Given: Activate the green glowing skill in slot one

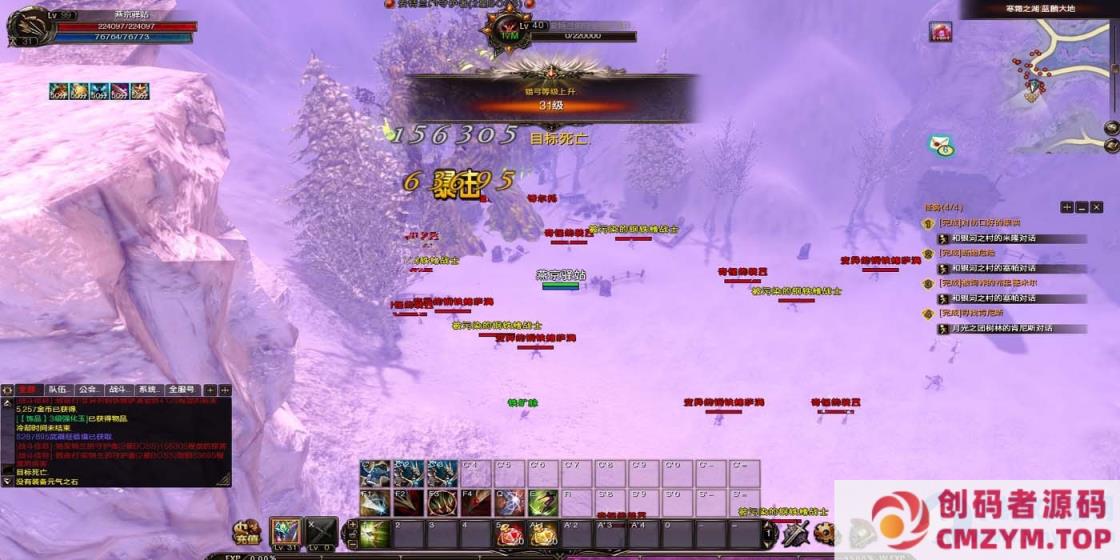Looking at the screenshot, I should tap(374, 534).
